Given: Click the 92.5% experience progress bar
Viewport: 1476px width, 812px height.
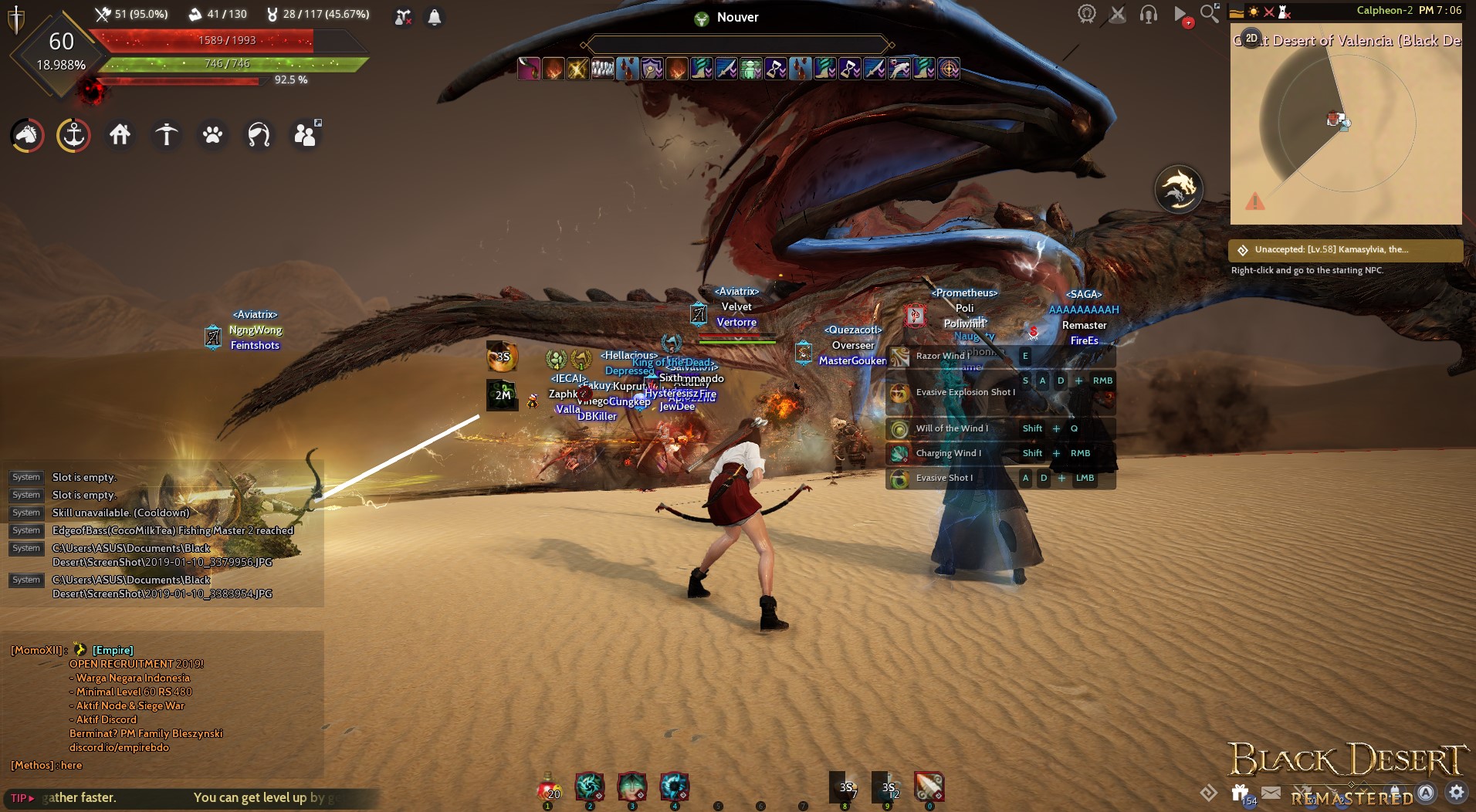Looking at the screenshot, I should [185, 80].
